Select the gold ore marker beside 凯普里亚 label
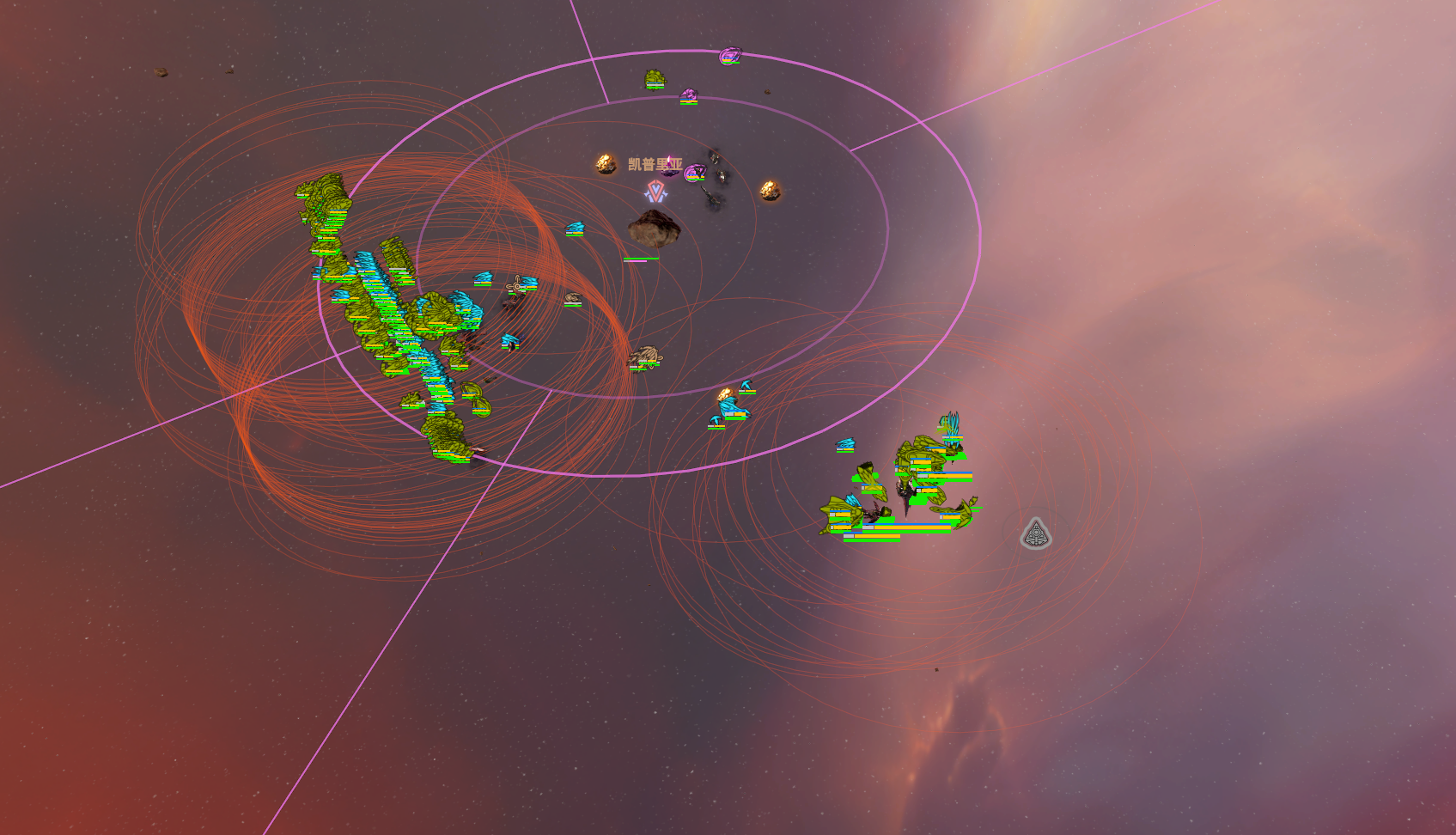 pyautogui.click(x=606, y=163)
